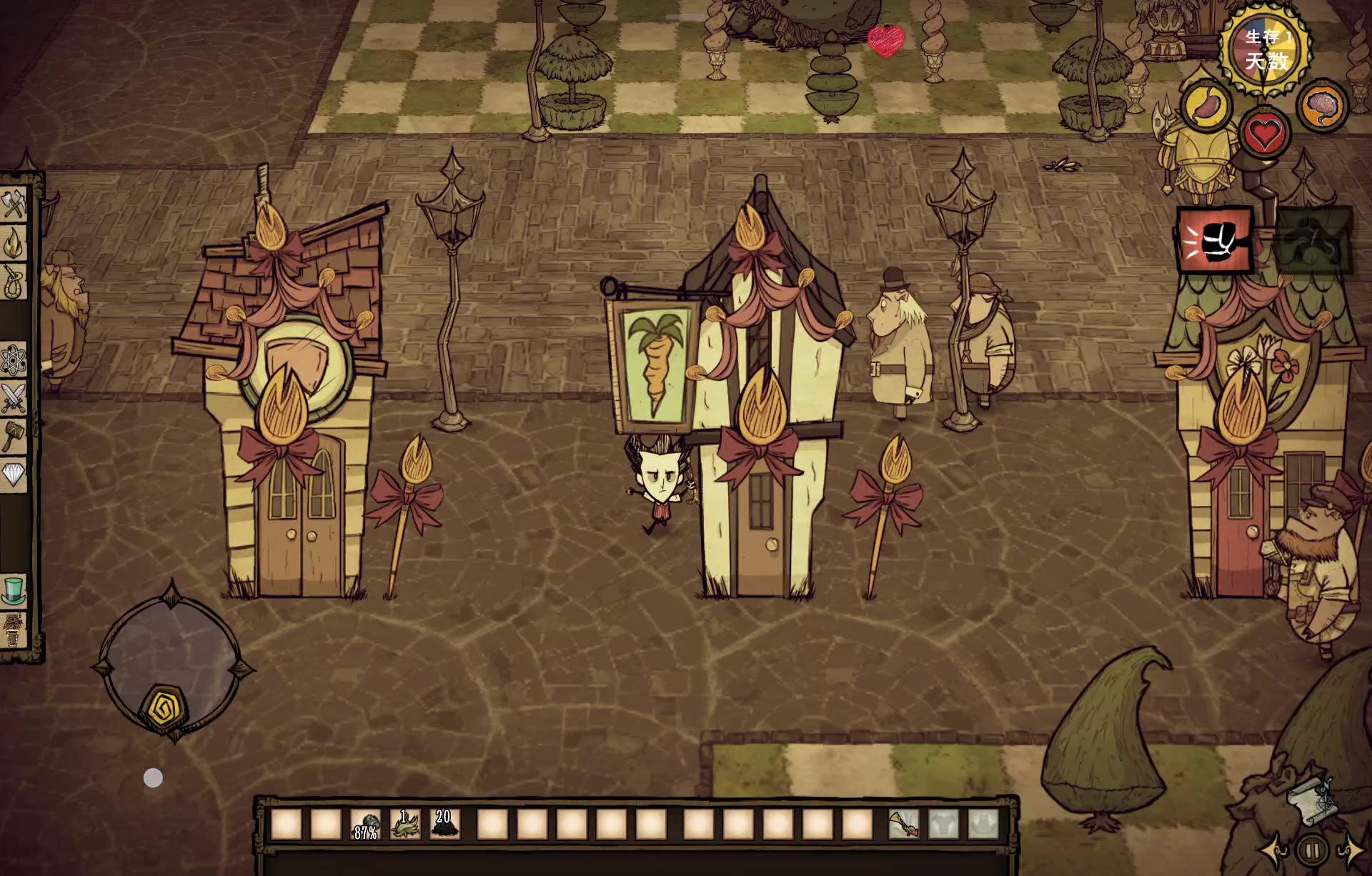The image size is (1372, 876).
Task: Open the green top hat Dress tab
Action: point(14,592)
